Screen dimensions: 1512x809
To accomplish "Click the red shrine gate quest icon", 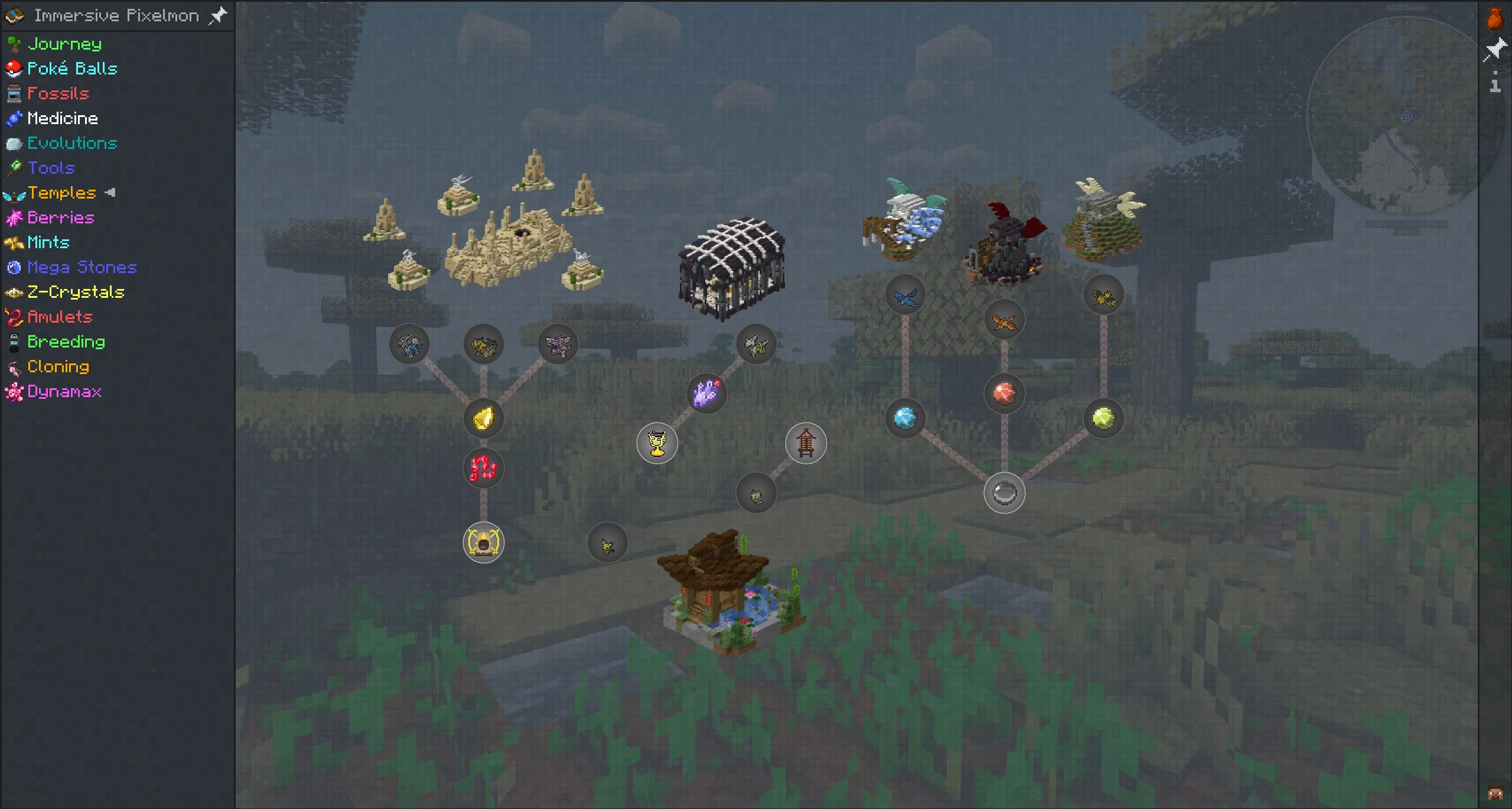I will tap(806, 443).
